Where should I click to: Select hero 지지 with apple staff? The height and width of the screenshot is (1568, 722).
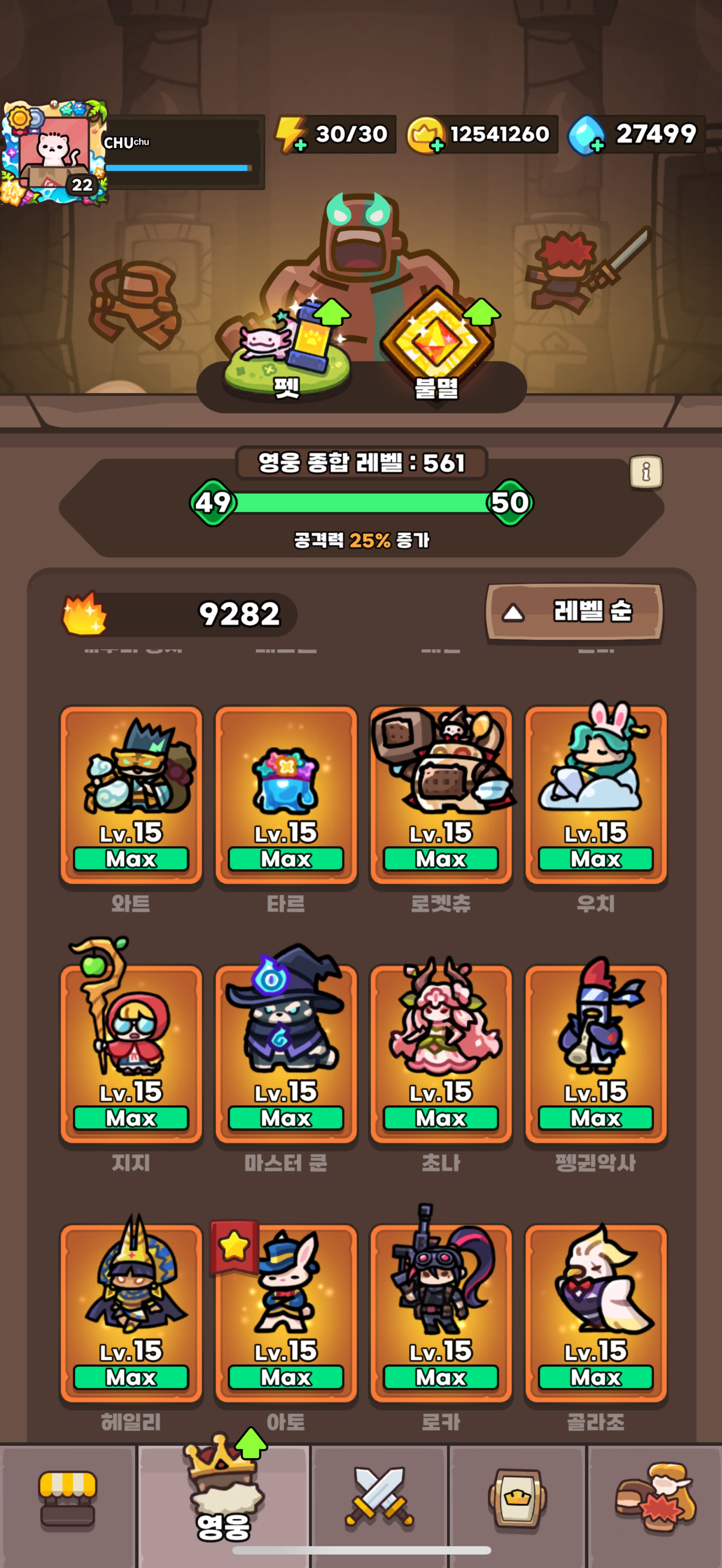tap(131, 1053)
